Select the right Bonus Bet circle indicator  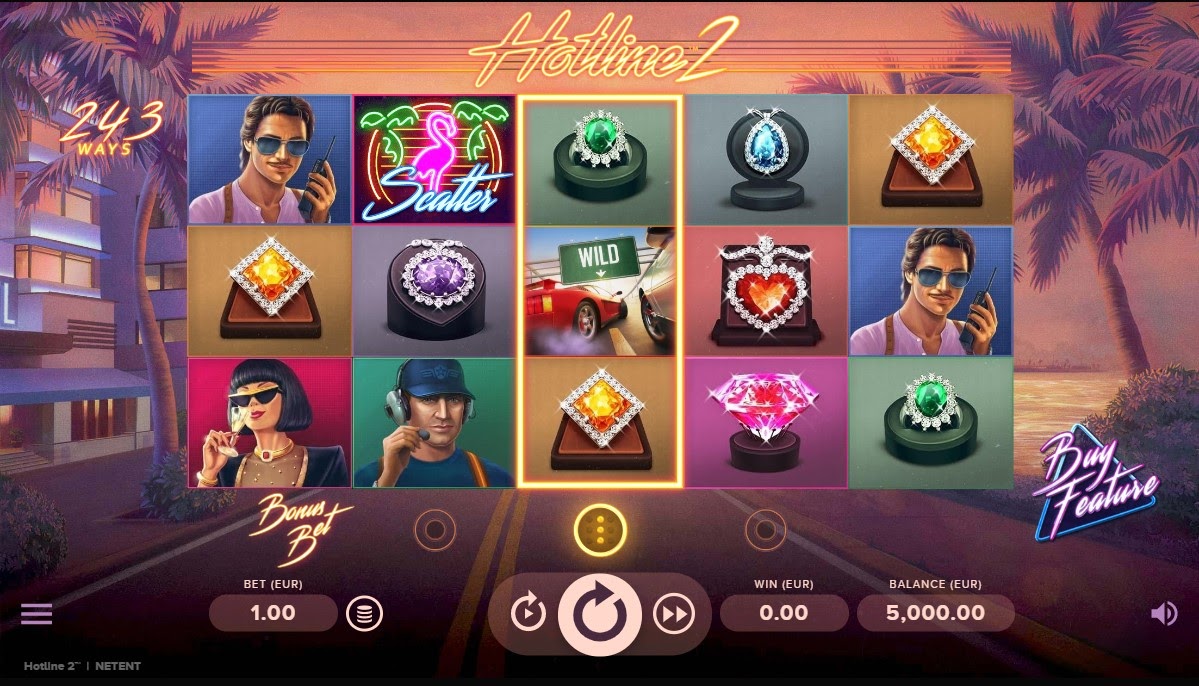click(x=765, y=527)
